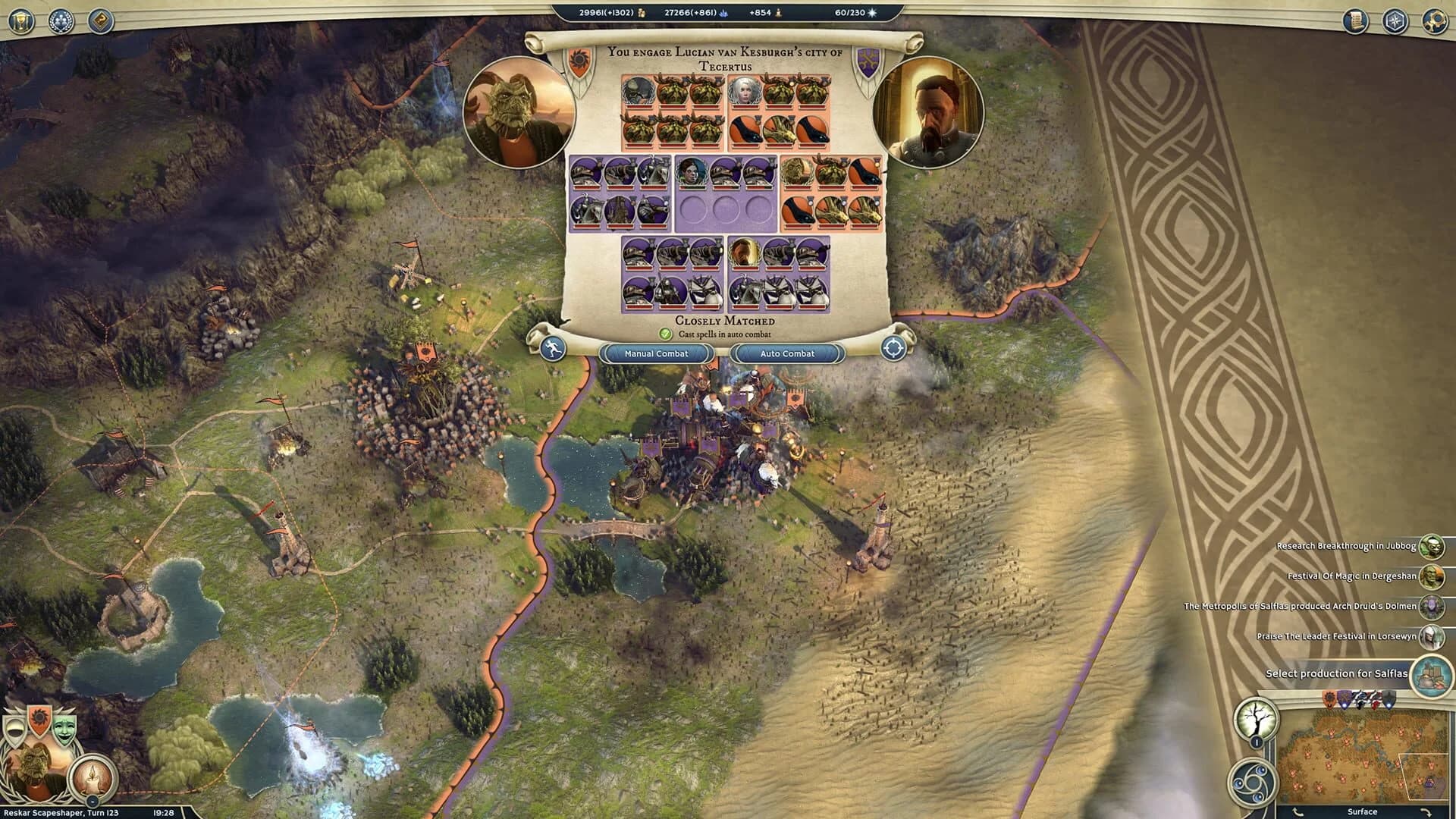Click the right arrow beside the Surface label

[1427, 812]
